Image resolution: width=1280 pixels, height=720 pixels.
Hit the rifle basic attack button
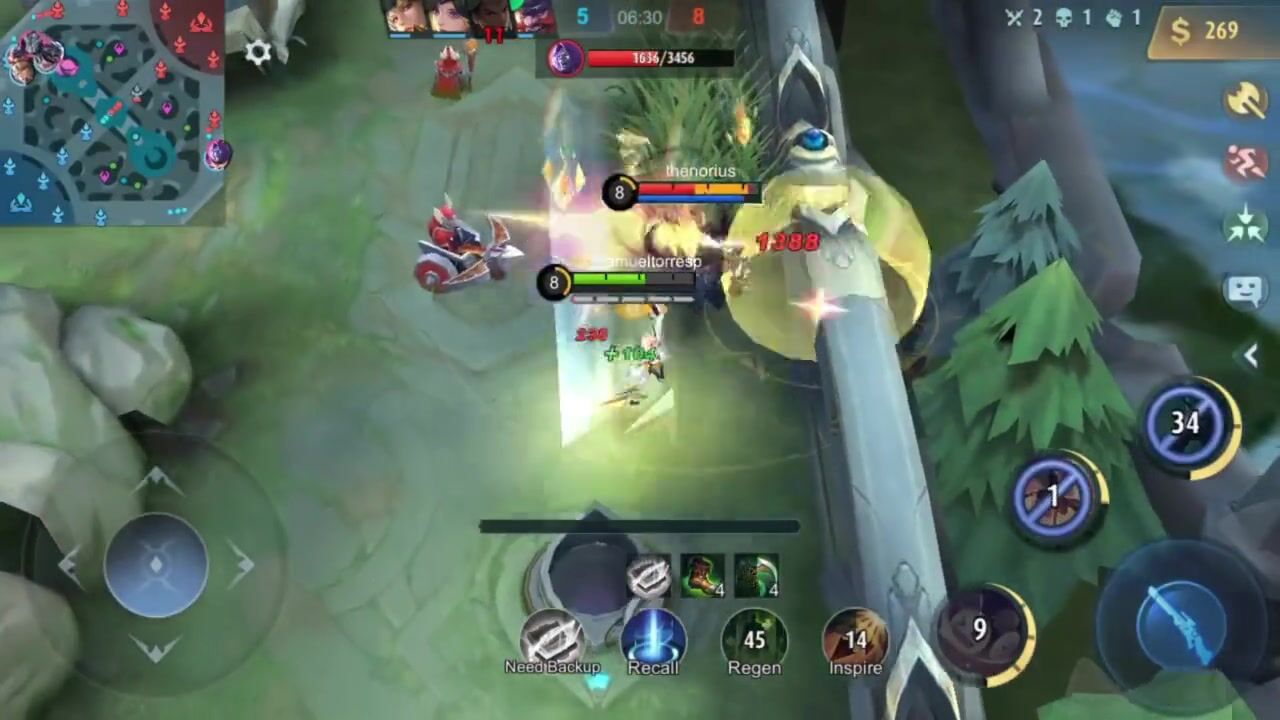click(x=1181, y=611)
